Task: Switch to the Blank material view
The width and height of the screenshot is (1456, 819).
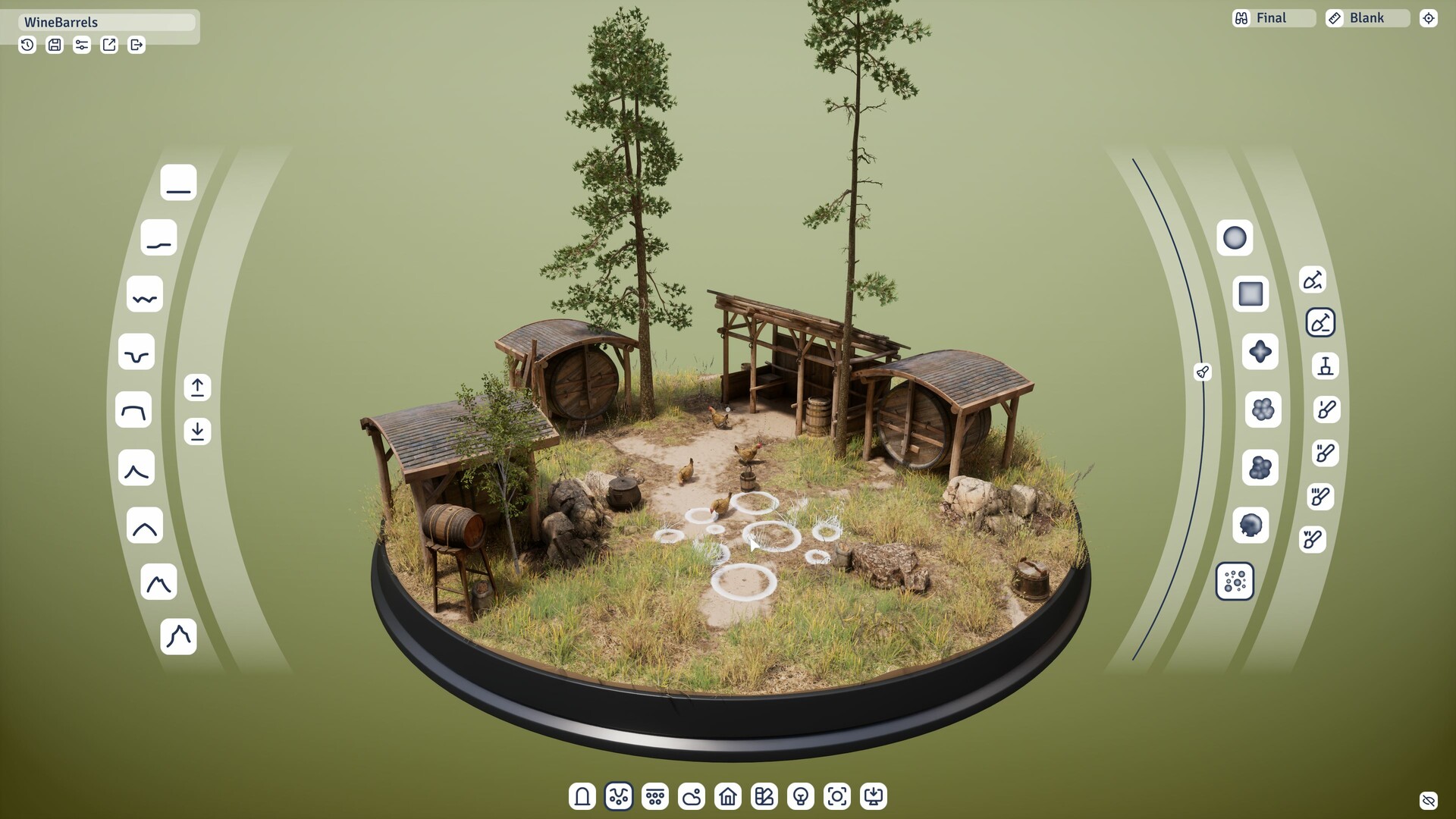Action: coord(1367,17)
